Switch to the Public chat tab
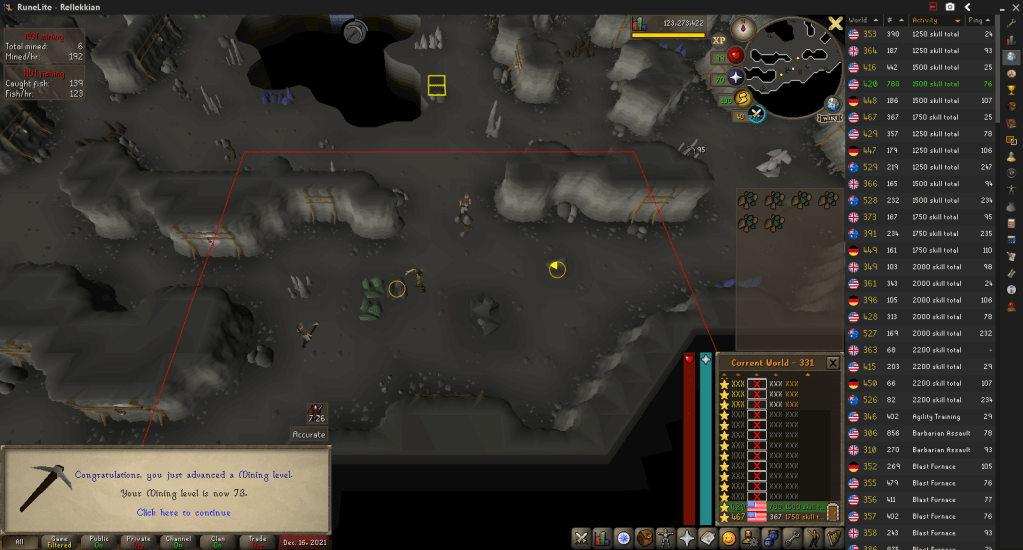 pyautogui.click(x=99, y=541)
